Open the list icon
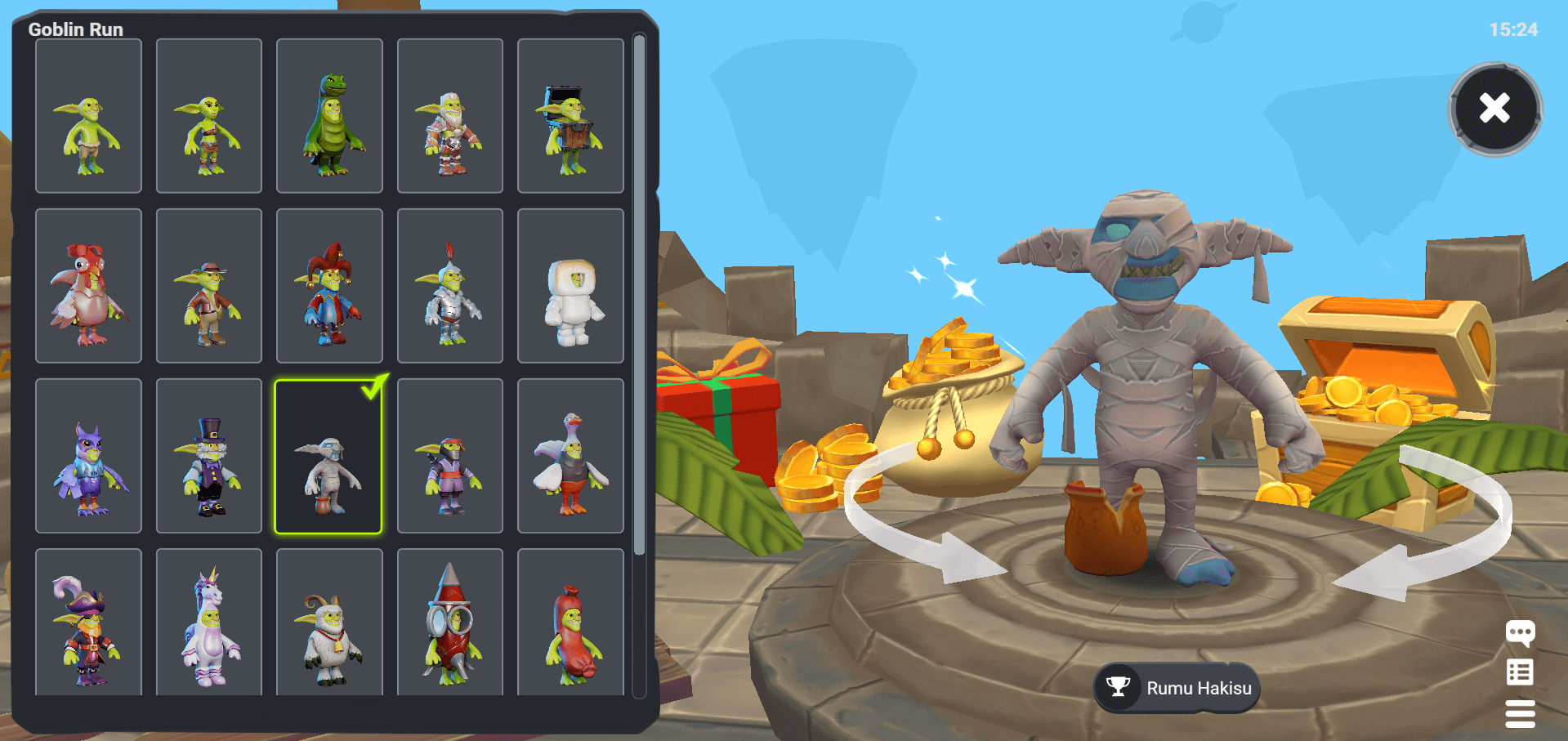The image size is (1568, 741). (x=1520, y=672)
